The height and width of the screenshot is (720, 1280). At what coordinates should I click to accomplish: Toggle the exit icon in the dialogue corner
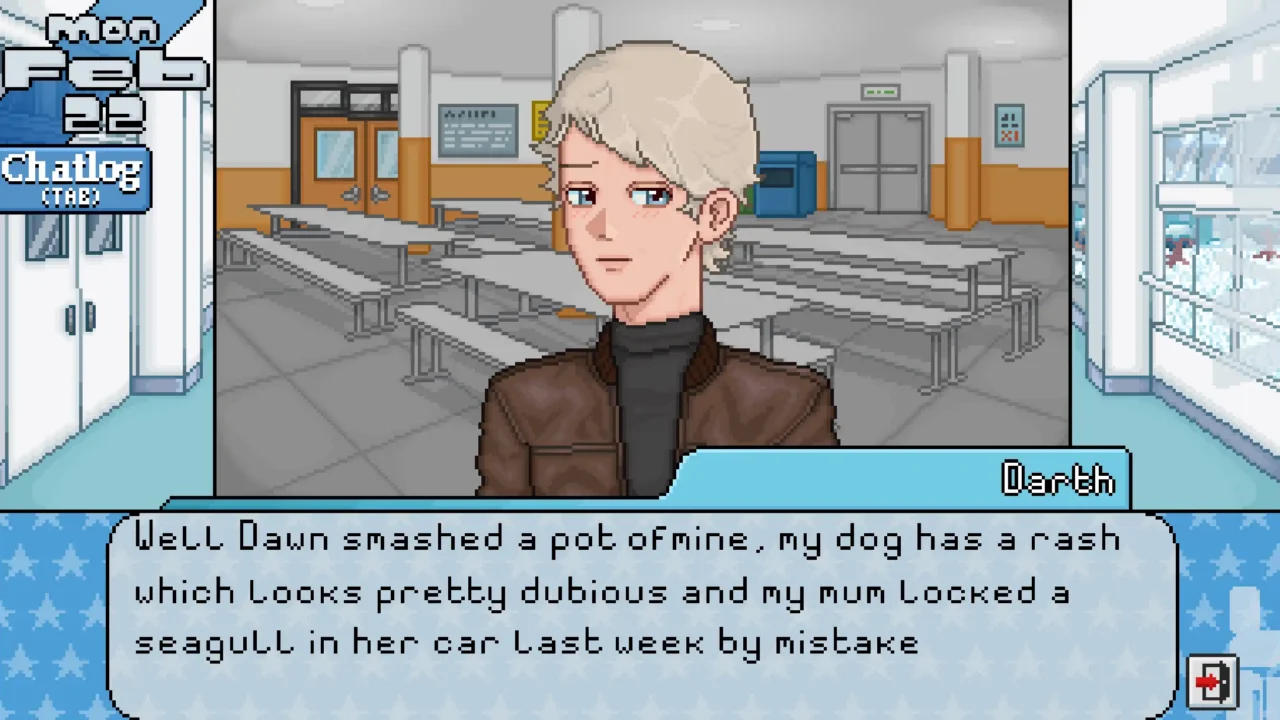point(1212,681)
